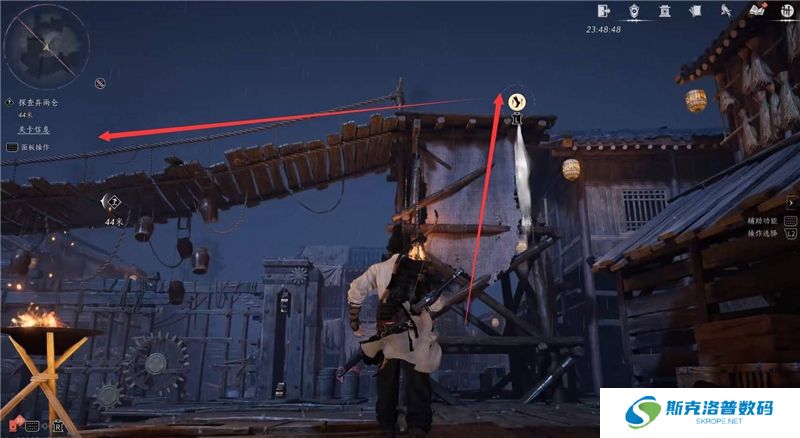Screen dimensions: 800x438
Task: Select the glowing objective marker above the banner
Action: [517, 100]
